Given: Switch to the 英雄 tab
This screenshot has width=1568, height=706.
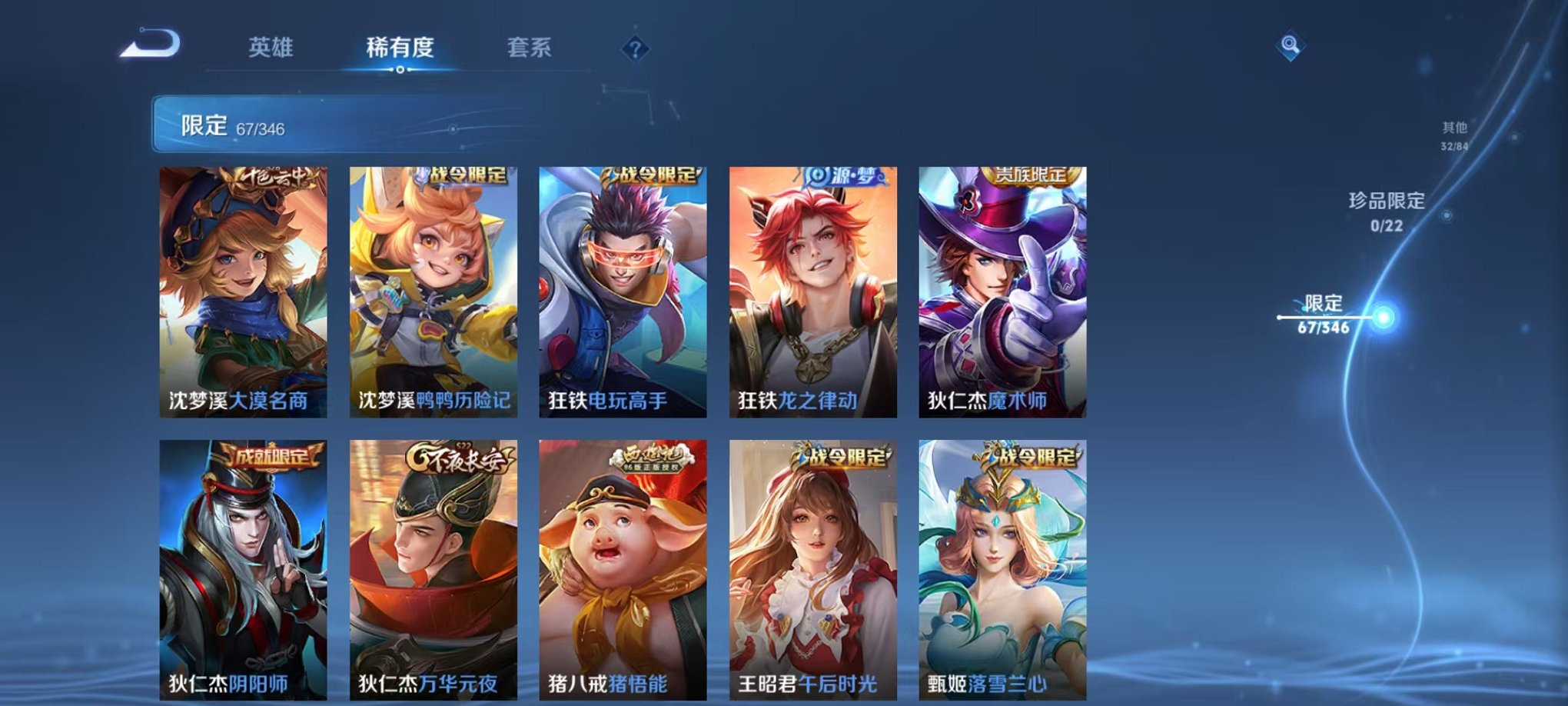Looking at the screenshot, I should pyautogui.click(x=270, y=46).
